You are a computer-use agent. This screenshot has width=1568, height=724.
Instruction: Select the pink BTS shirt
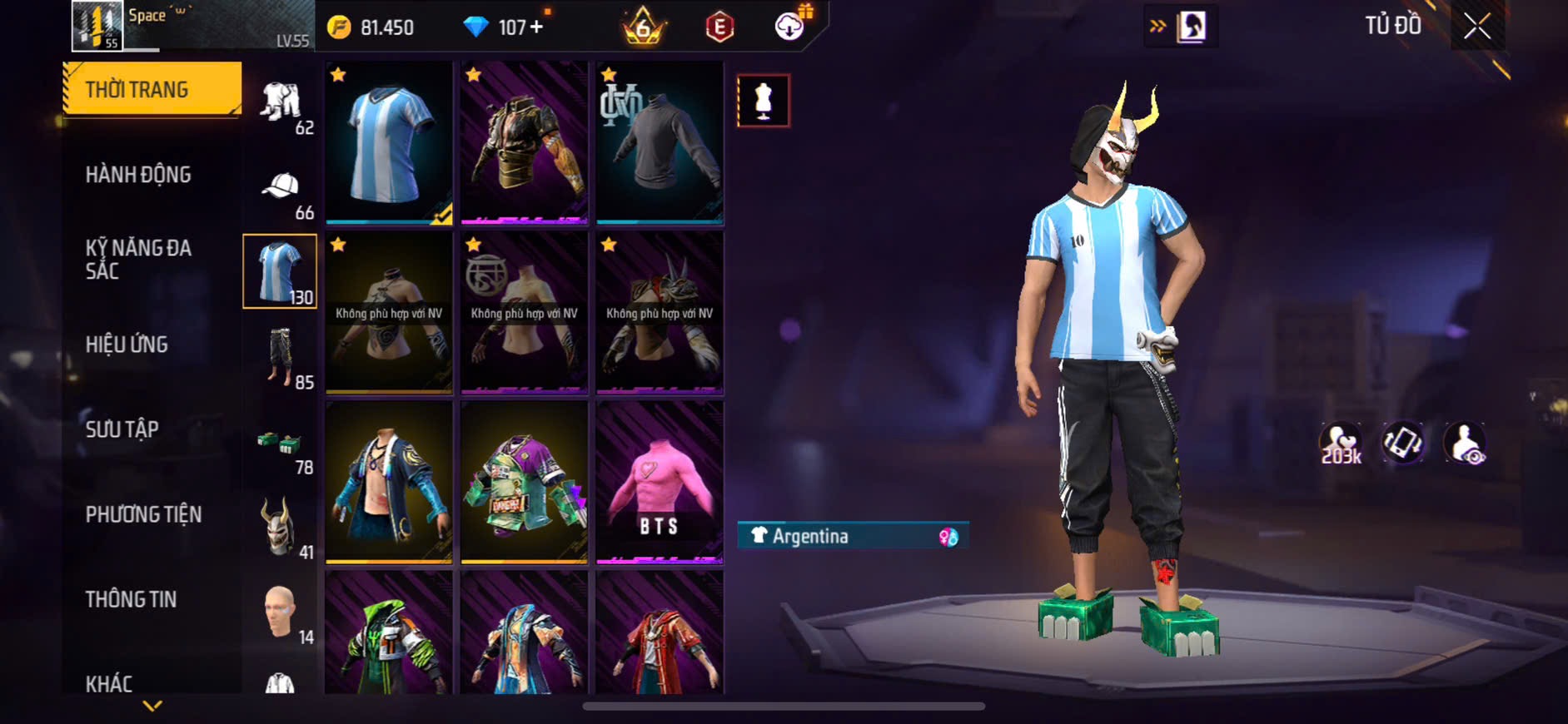[659, 482]
